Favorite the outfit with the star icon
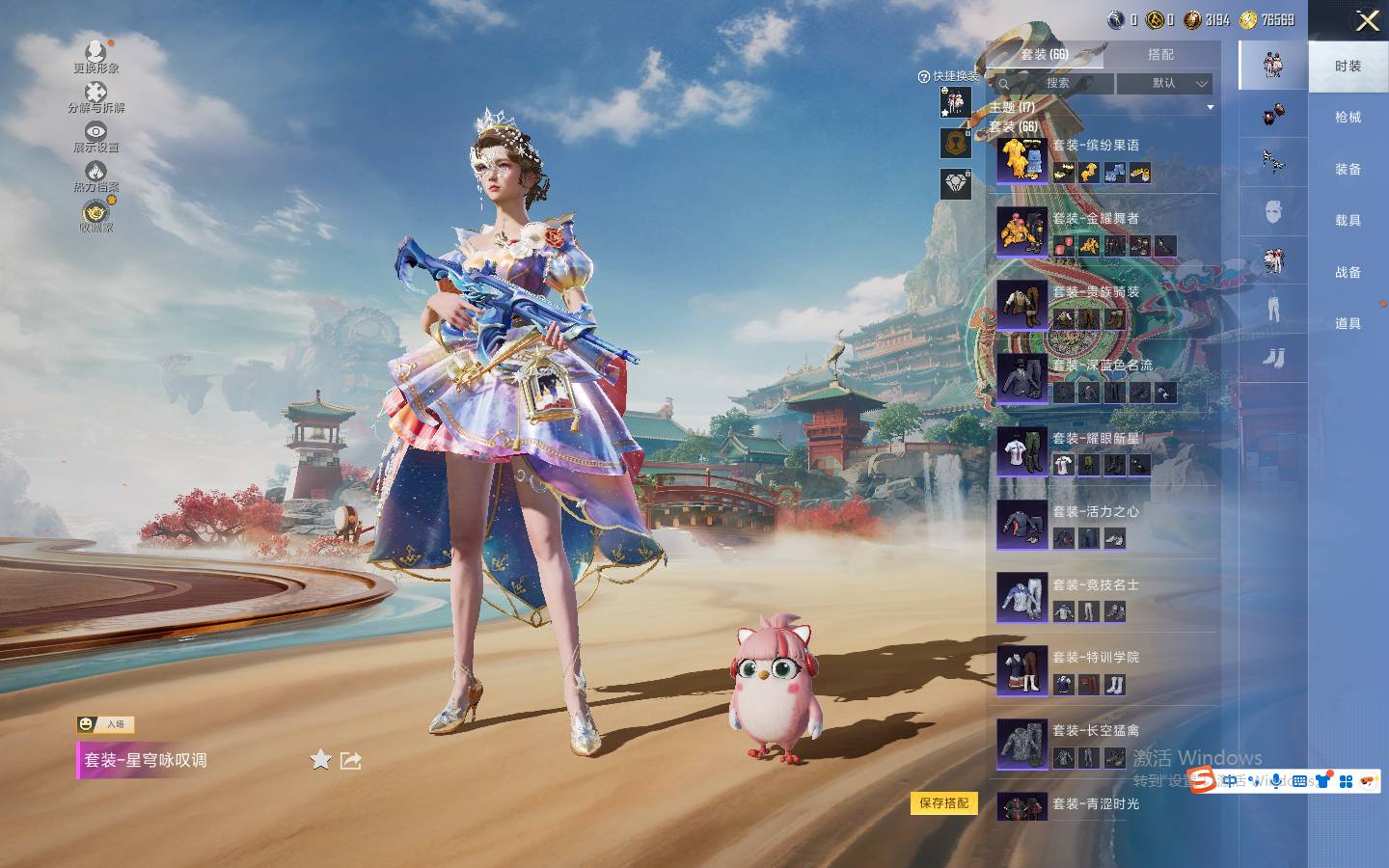Viewport: 1389px width, 868px height. 320,760
